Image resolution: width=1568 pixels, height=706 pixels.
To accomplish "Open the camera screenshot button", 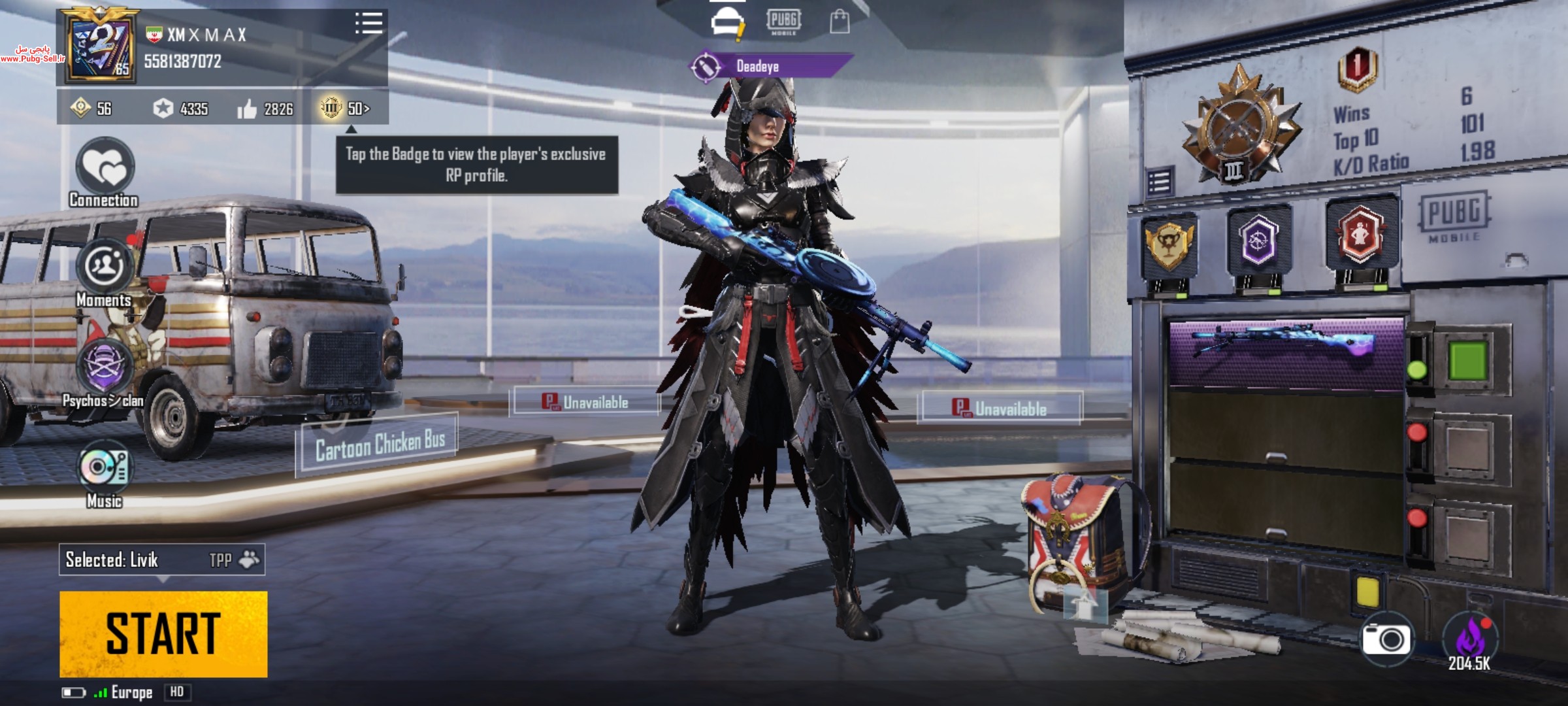I will (1385, 639).
